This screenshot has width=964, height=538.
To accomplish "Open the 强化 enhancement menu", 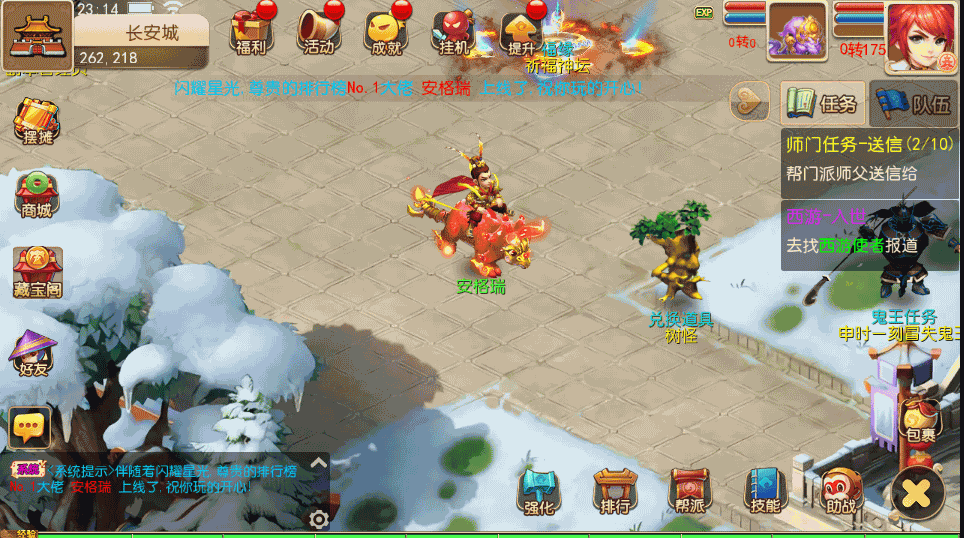I will click(539, 492).
